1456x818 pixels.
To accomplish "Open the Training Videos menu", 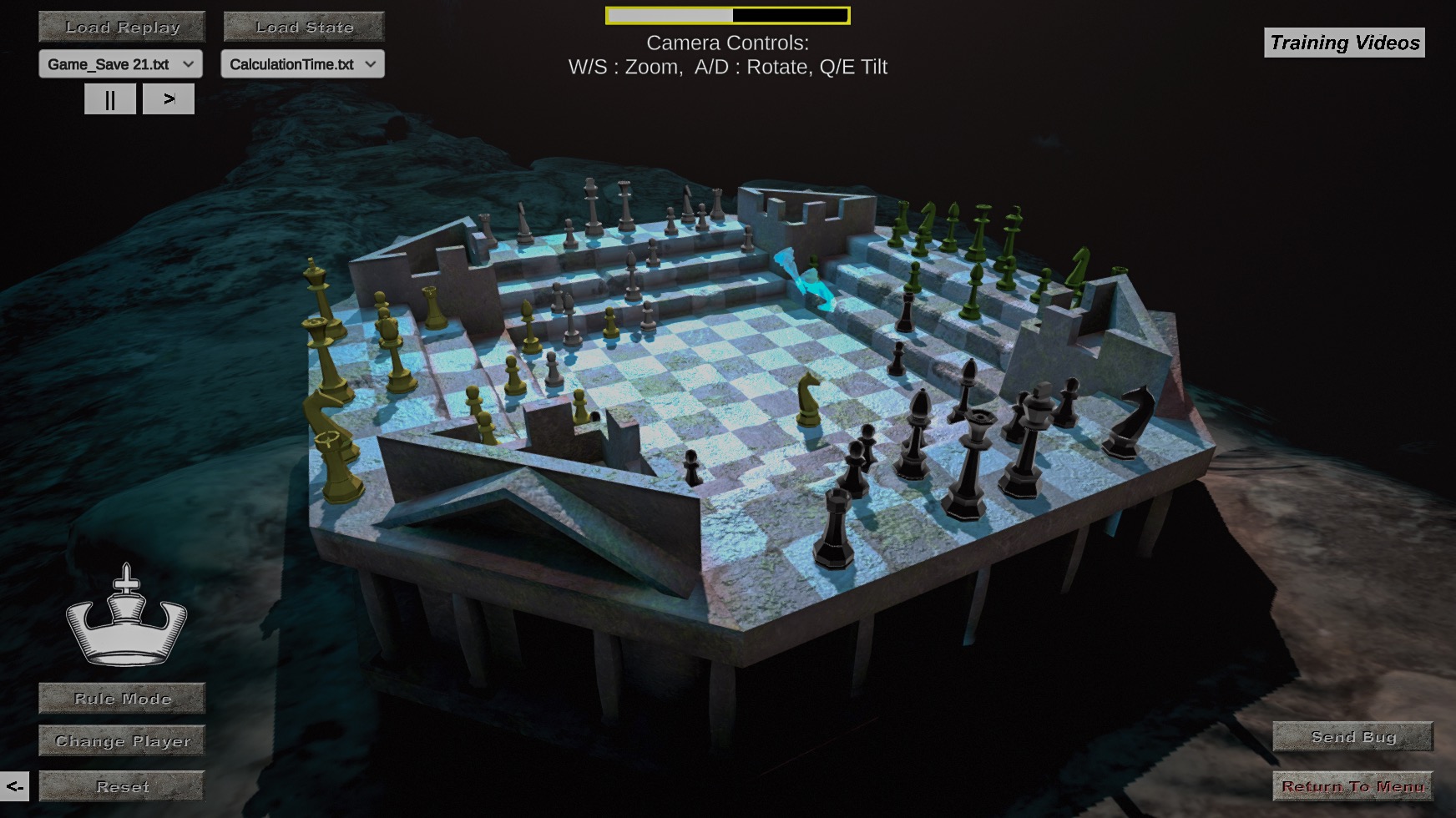I will click(1342, 43).
